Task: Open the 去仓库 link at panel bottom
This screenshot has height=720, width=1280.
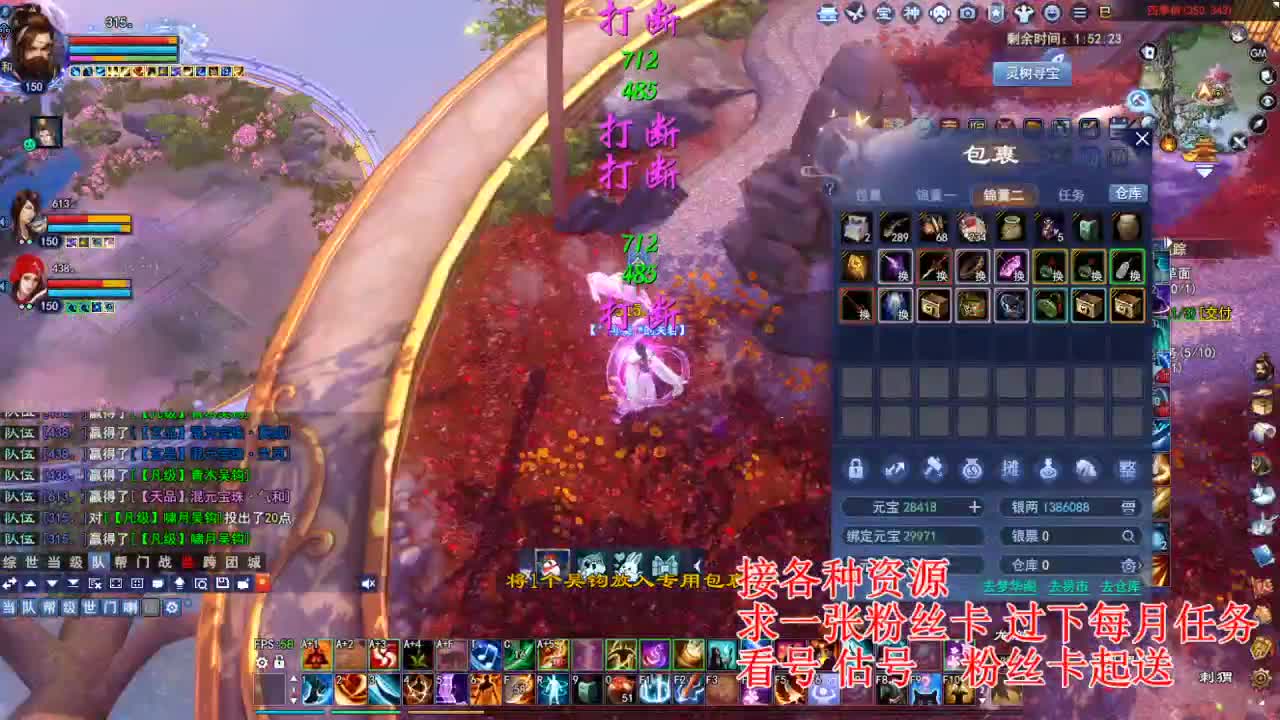Action: point(1122,586)
